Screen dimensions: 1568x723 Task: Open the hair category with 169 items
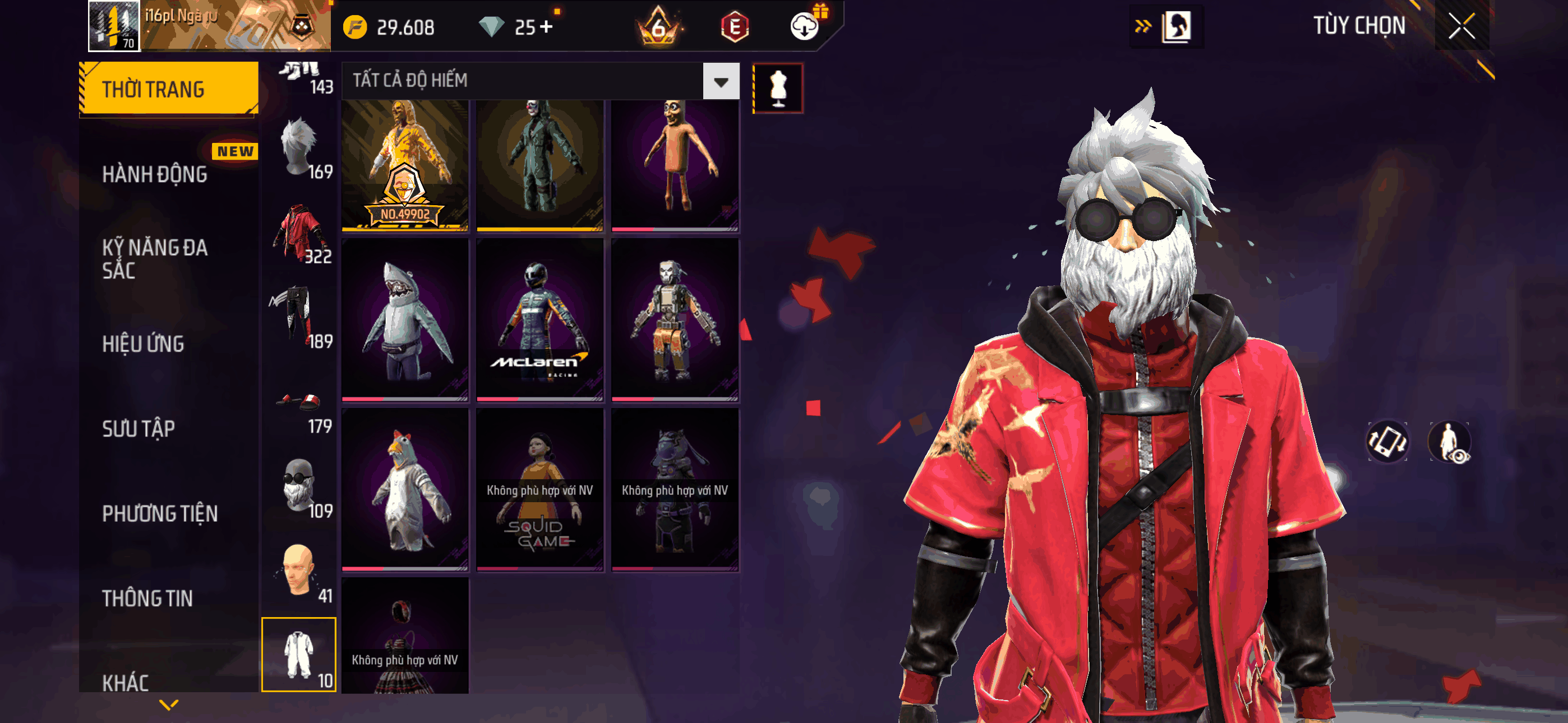tap(298, 149)
